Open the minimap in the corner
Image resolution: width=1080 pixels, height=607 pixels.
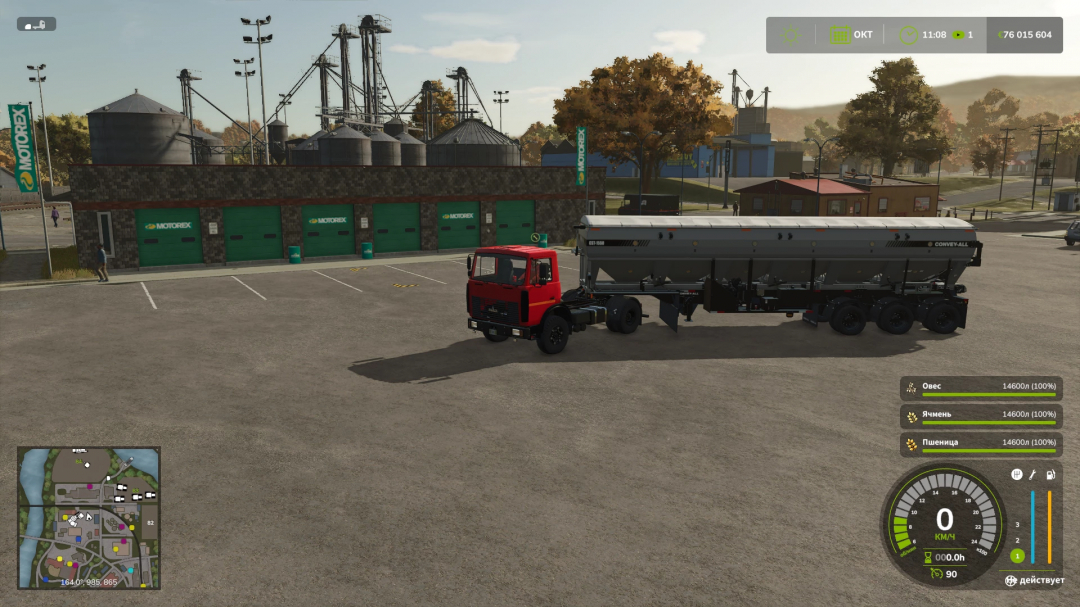click(88, 517)
